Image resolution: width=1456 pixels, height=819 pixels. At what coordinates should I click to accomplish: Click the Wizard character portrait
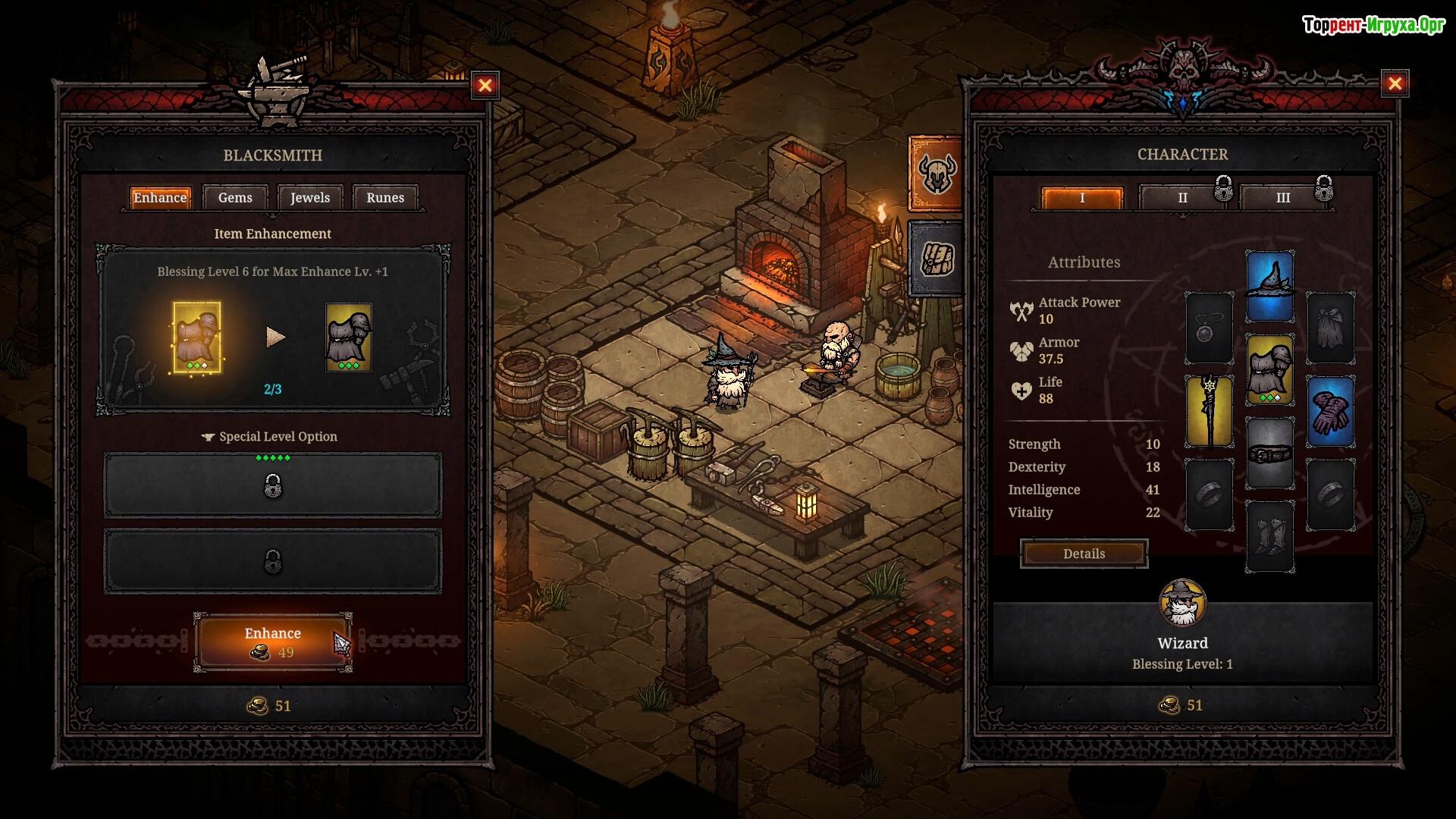[1182, 604]
